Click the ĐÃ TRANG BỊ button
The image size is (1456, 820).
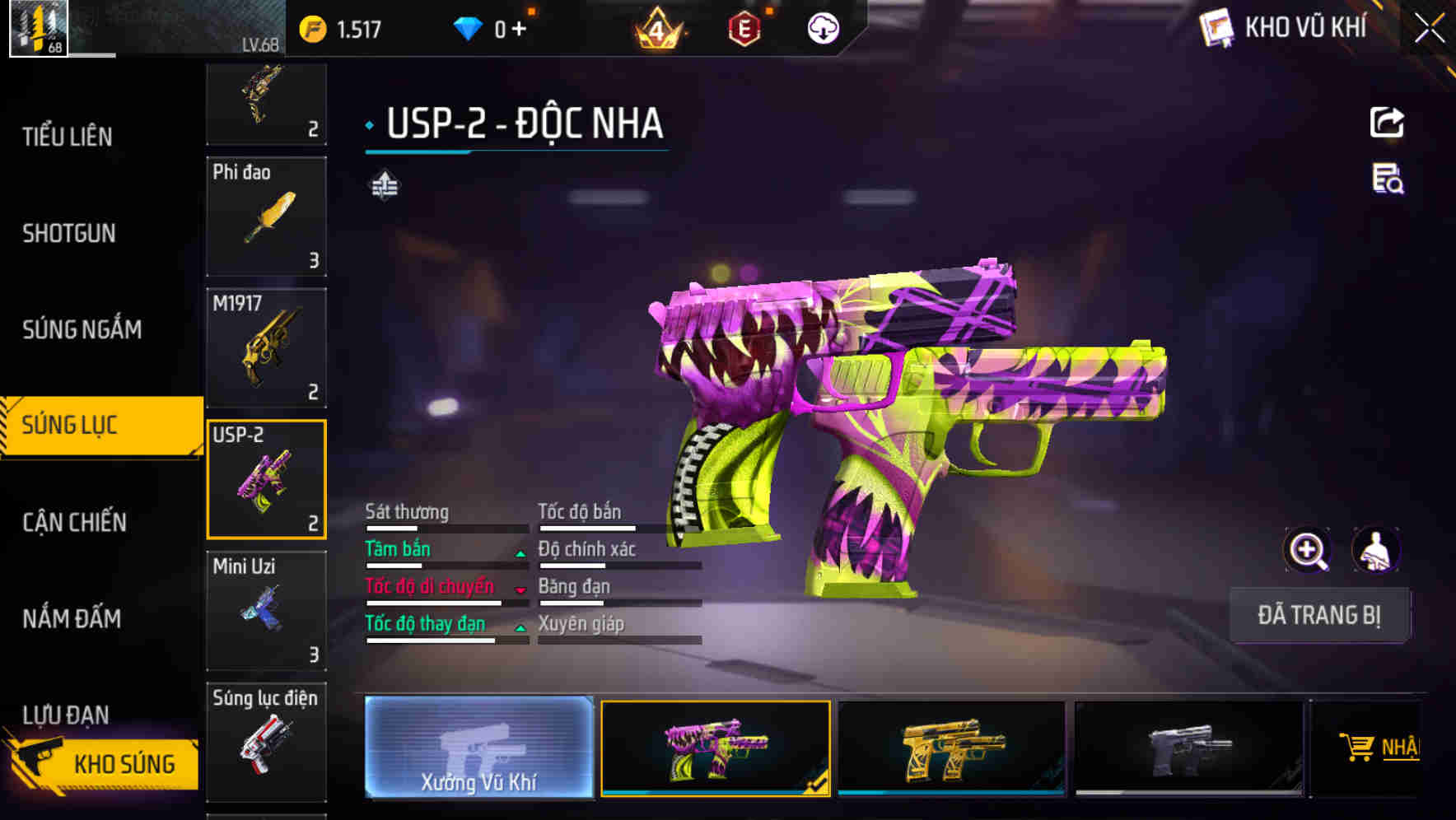[1319, 615]
